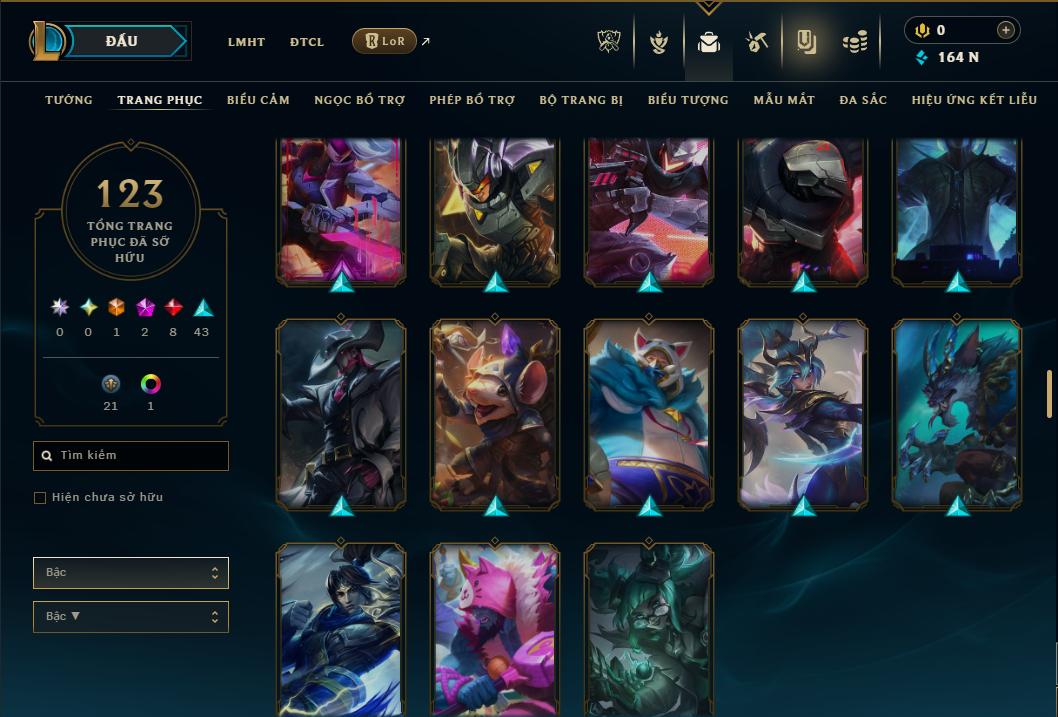1058x717 pixels.
Task: Switch to ĐTCL mode
Action: [307, 42]
